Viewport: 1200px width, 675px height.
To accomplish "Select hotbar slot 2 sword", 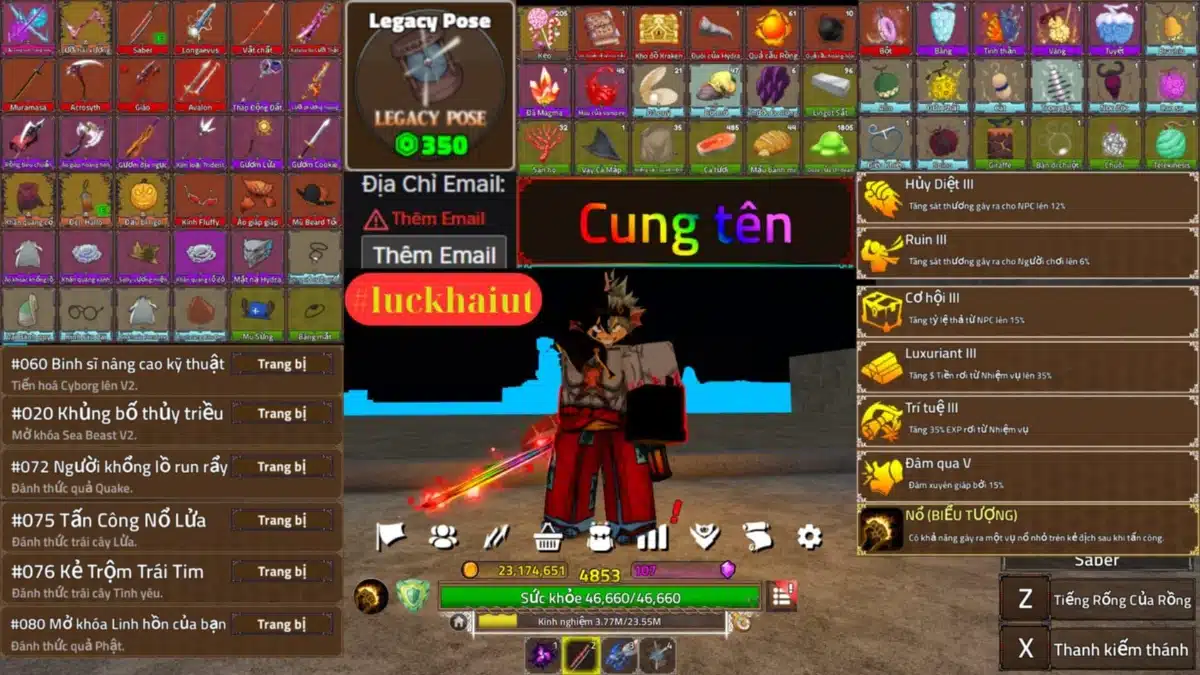I will point(581,655).
